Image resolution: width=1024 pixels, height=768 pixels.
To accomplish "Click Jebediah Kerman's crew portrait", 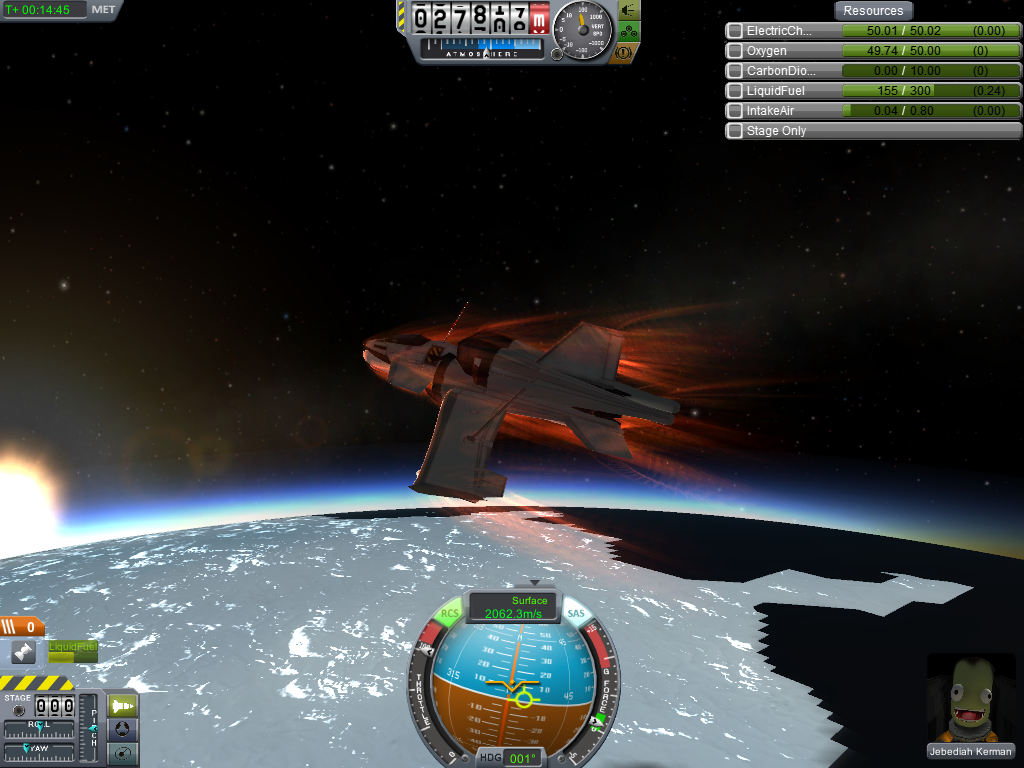I will click(x=970, y=699).
